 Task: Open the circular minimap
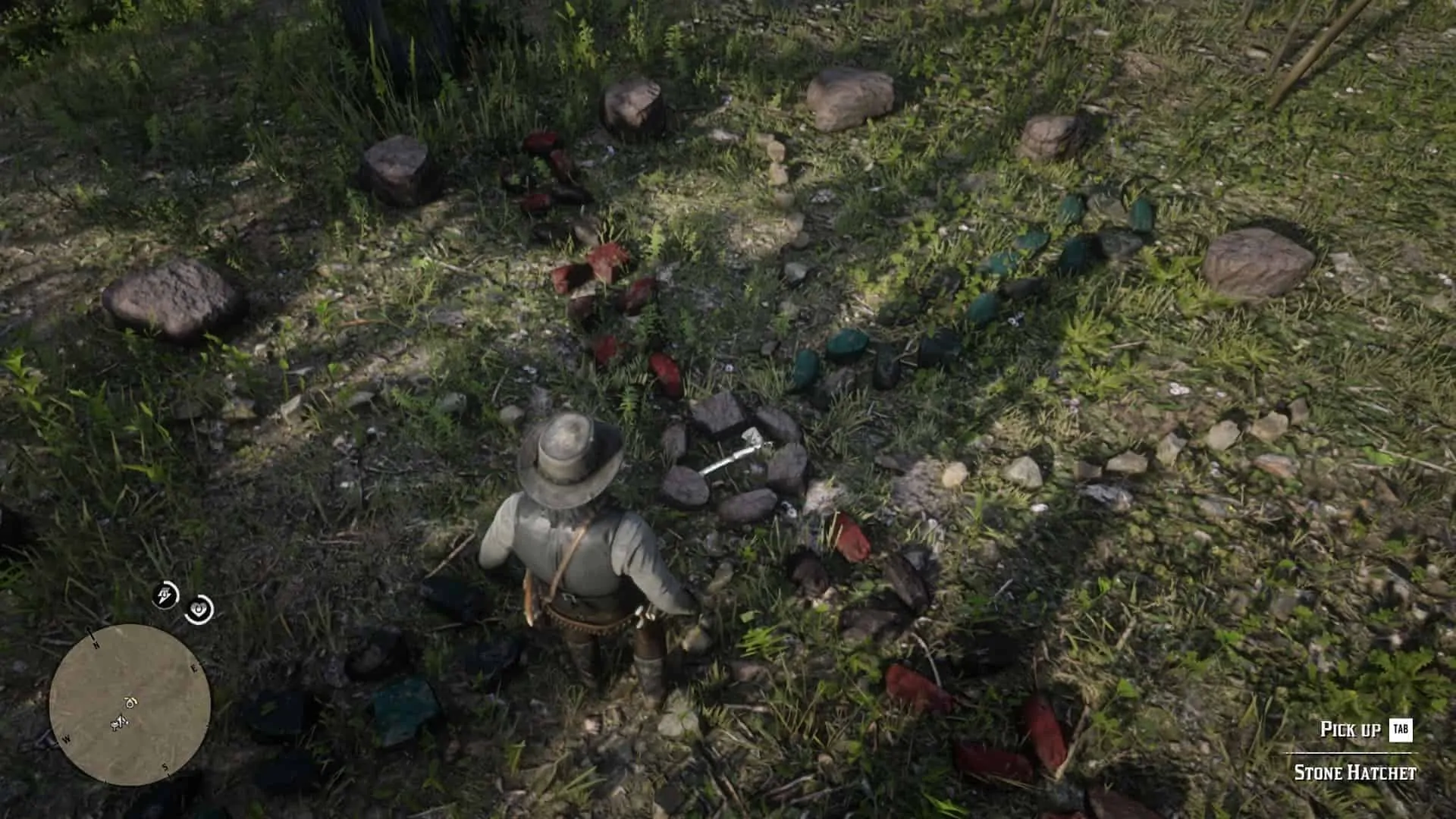[x=130, y=704]
